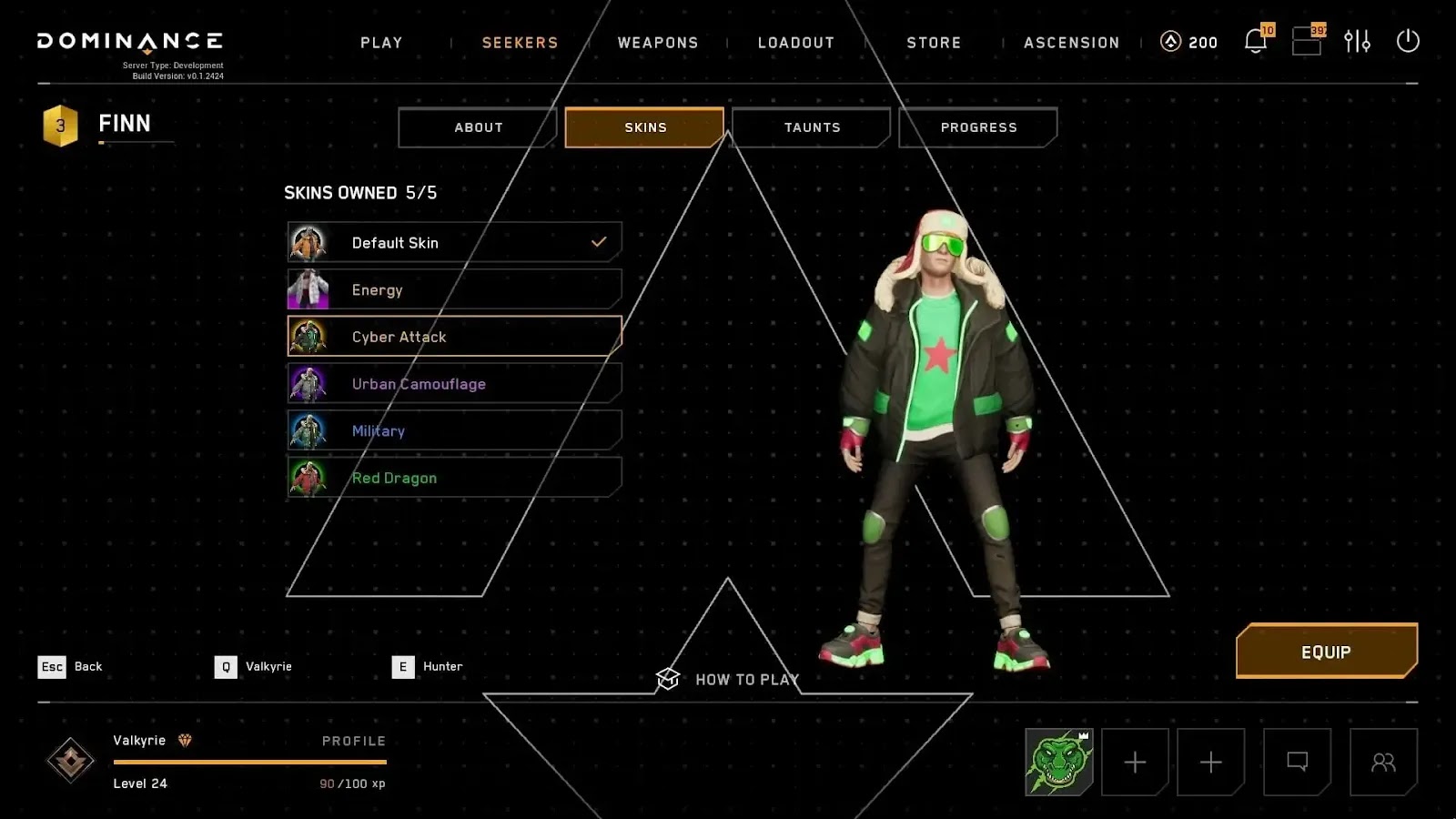Open the player Profile
Image resolution: width=1456 pixels, height=819 pixels.
pyautogui.click(x=353, y=741)
